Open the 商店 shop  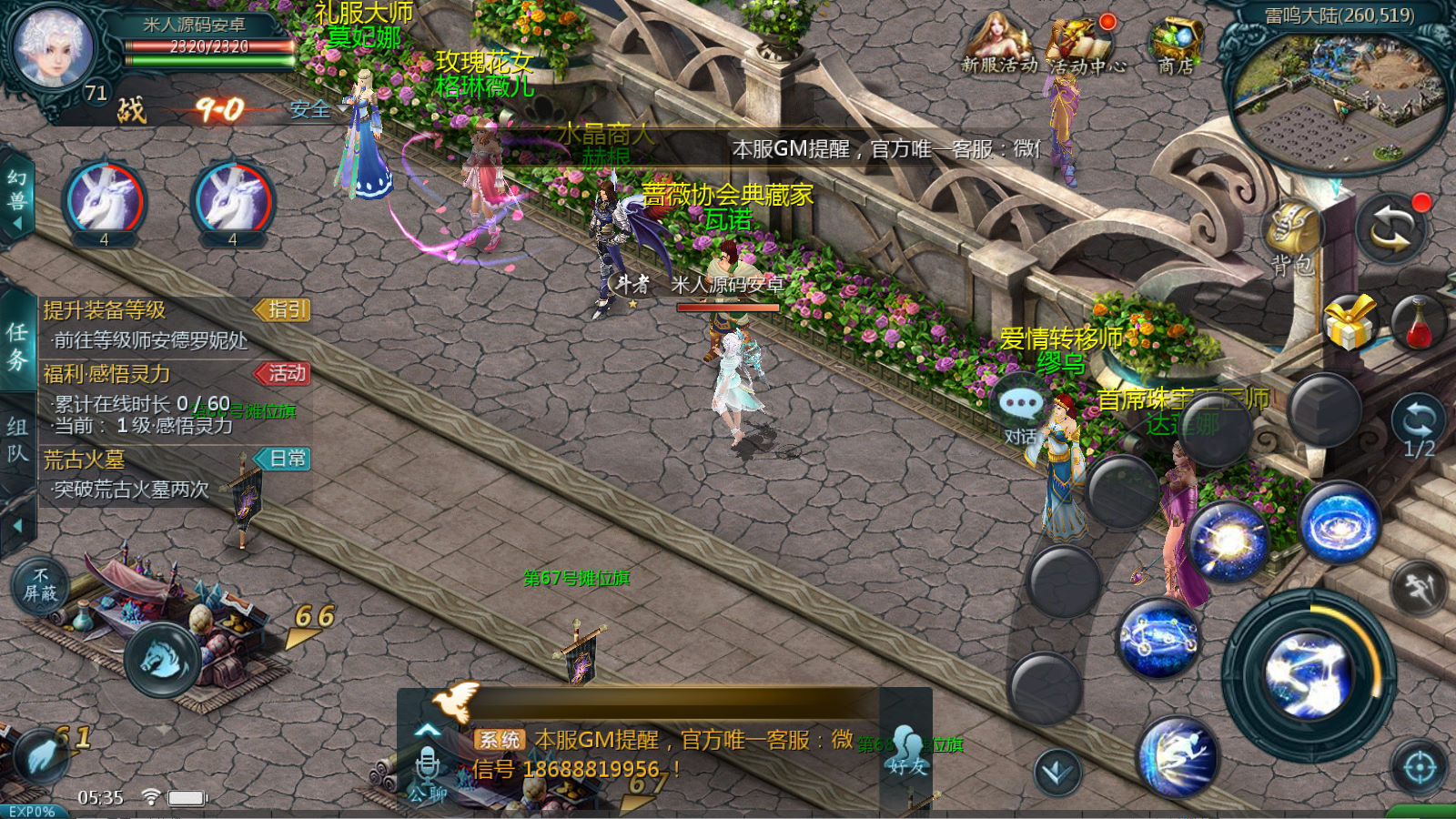(1176, 44)
